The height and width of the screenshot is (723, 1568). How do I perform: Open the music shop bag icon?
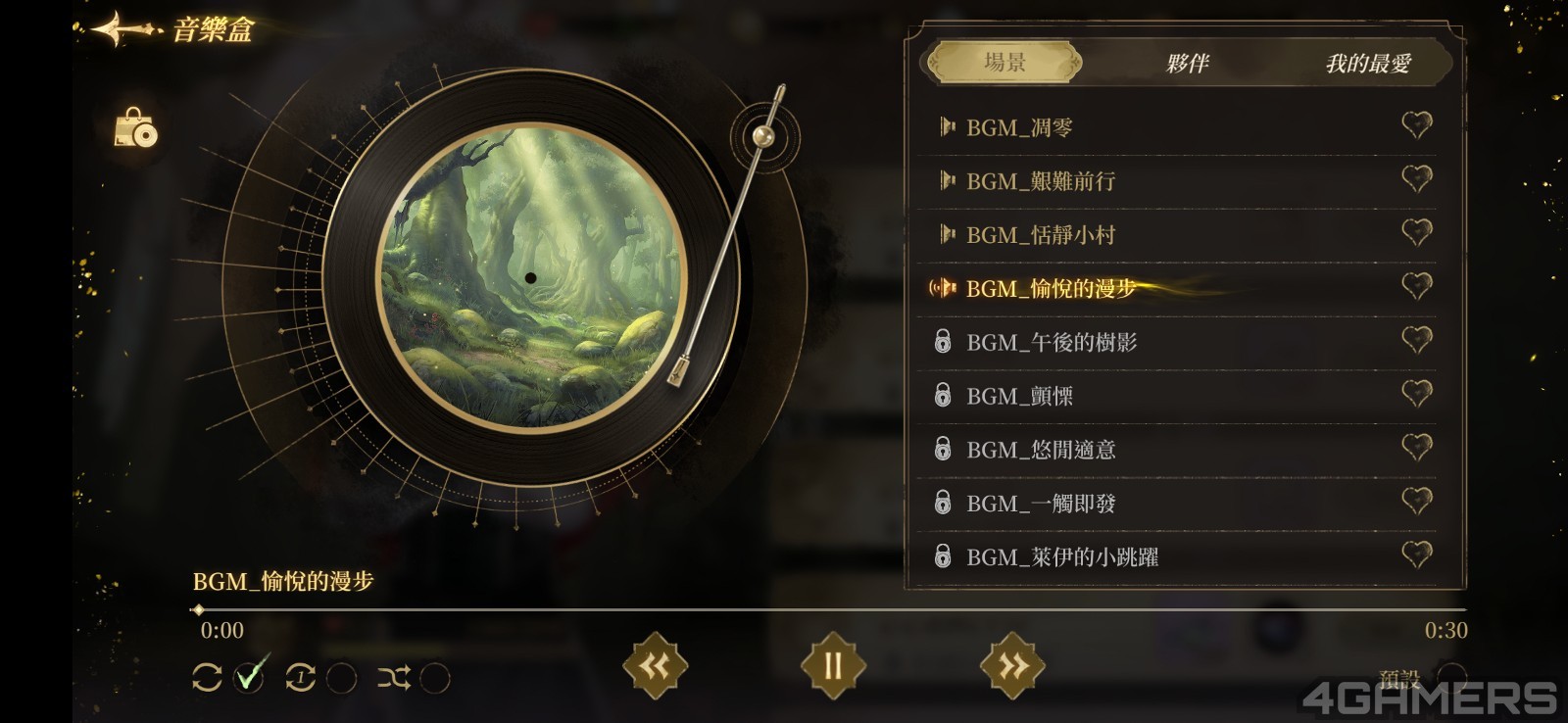tap(136, 128)
